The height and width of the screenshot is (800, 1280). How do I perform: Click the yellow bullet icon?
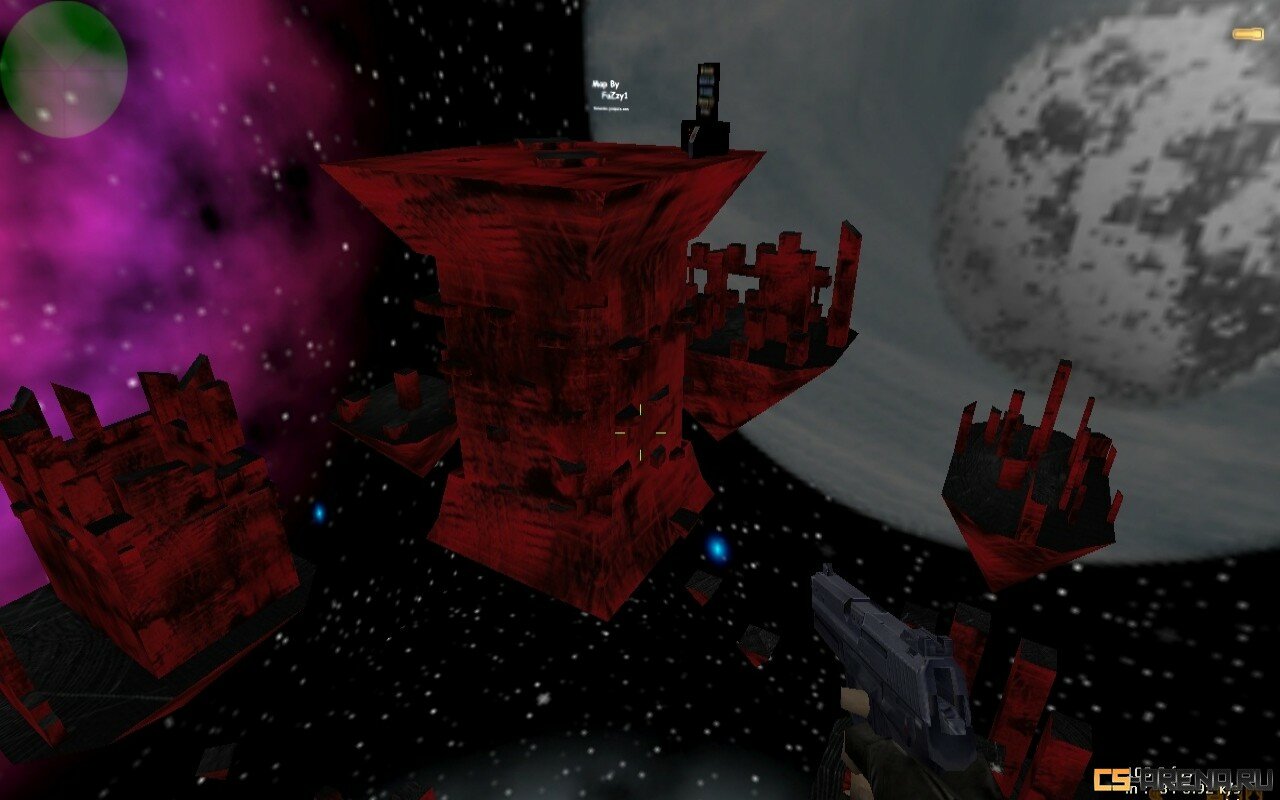coord(1247,35)
